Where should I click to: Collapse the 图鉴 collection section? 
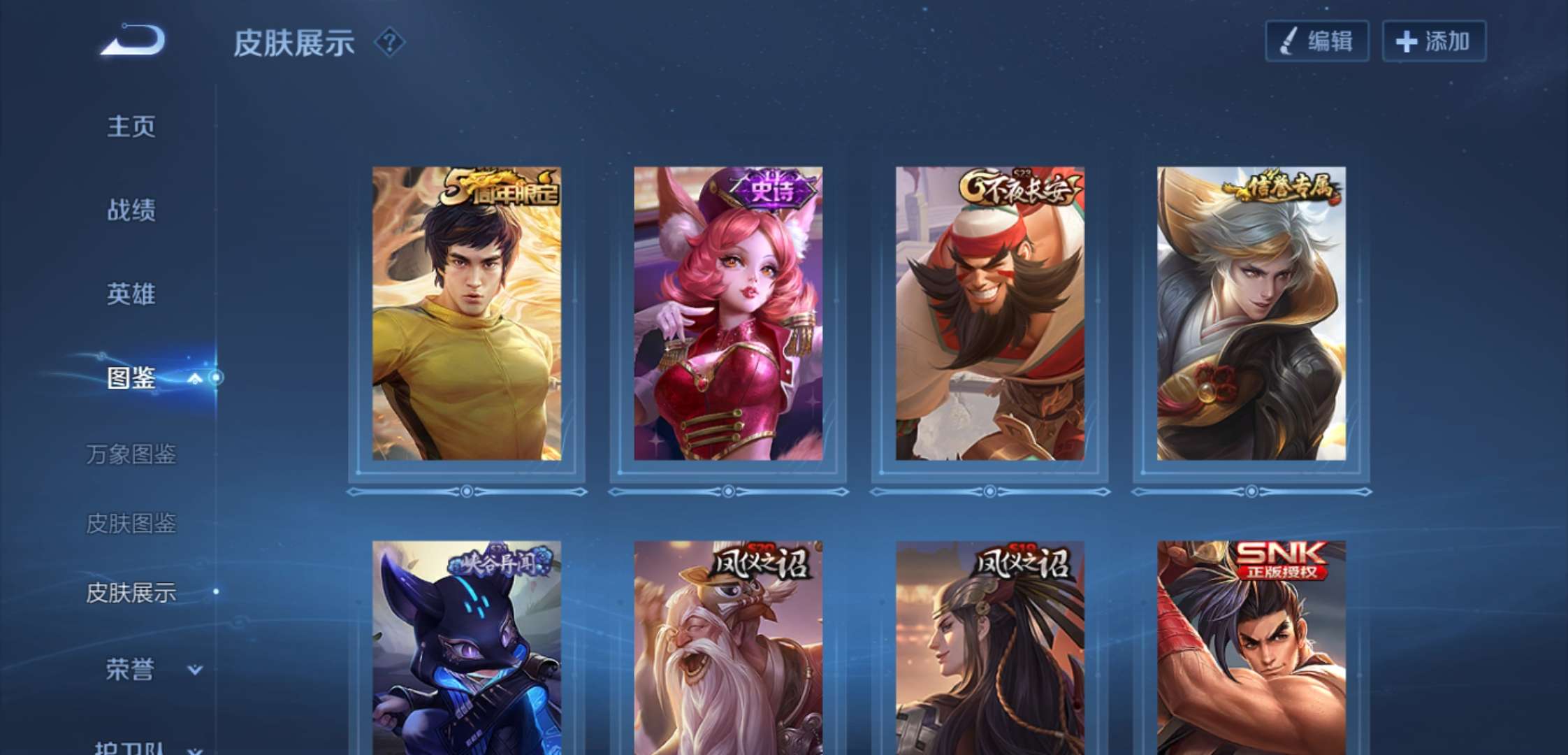195,378
